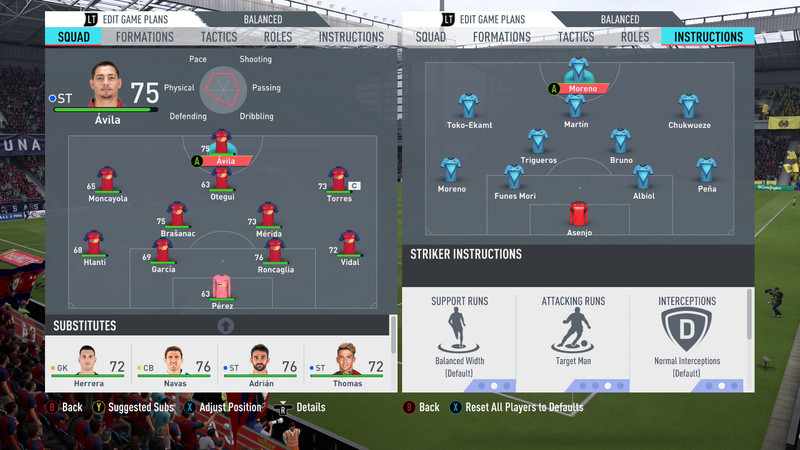This screenshot has height=450, width=800.
Task: Select striker Ávila on the squad pitch
Action: (222, 145)
